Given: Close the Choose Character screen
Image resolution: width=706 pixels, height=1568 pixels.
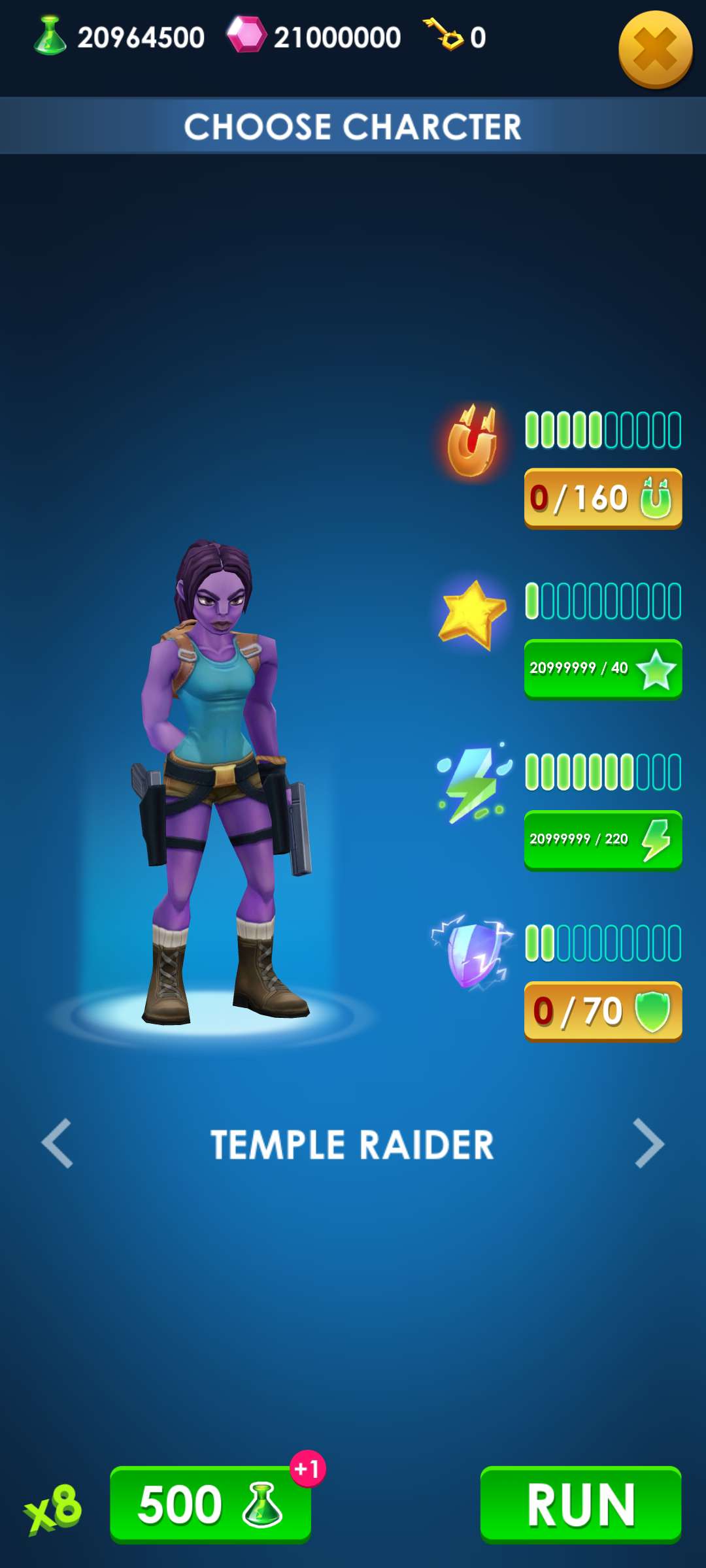Looking at the screenshot, I should tap(655, 50).
